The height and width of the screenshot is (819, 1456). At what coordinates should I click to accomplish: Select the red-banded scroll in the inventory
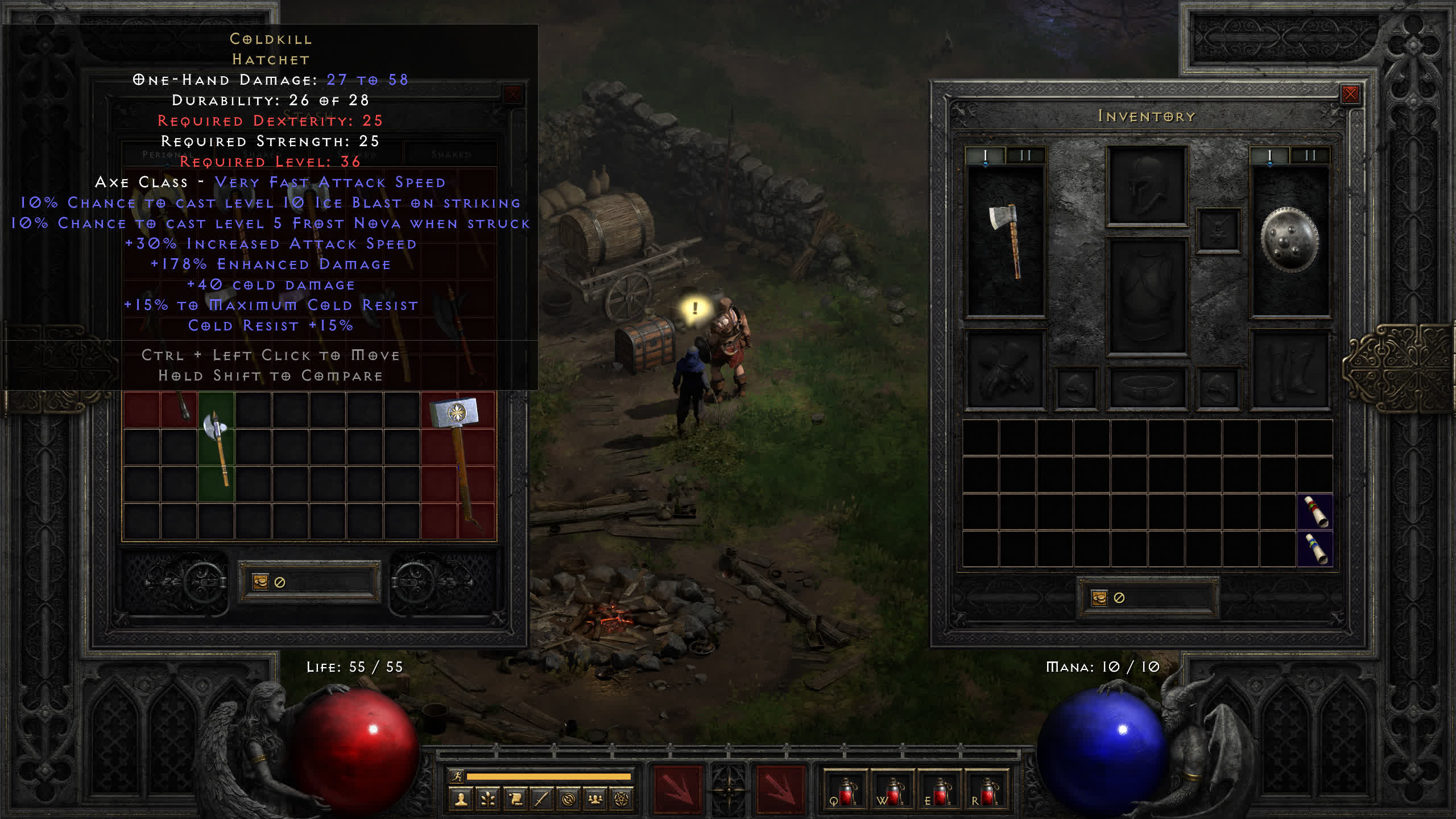tap(1315, 512)
